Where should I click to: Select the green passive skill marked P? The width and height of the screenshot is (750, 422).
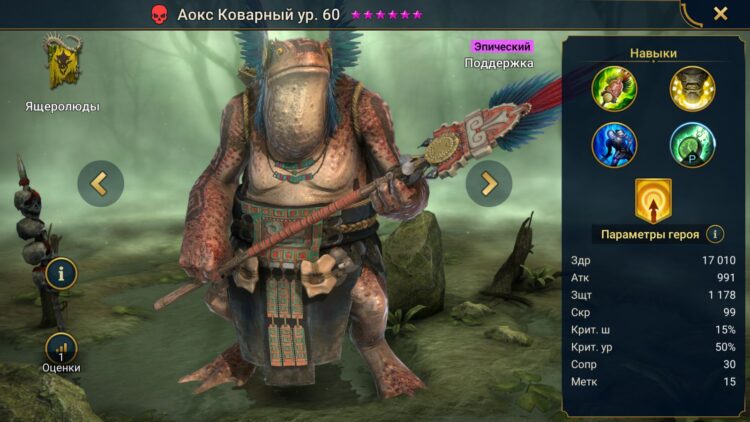point(692,144)
